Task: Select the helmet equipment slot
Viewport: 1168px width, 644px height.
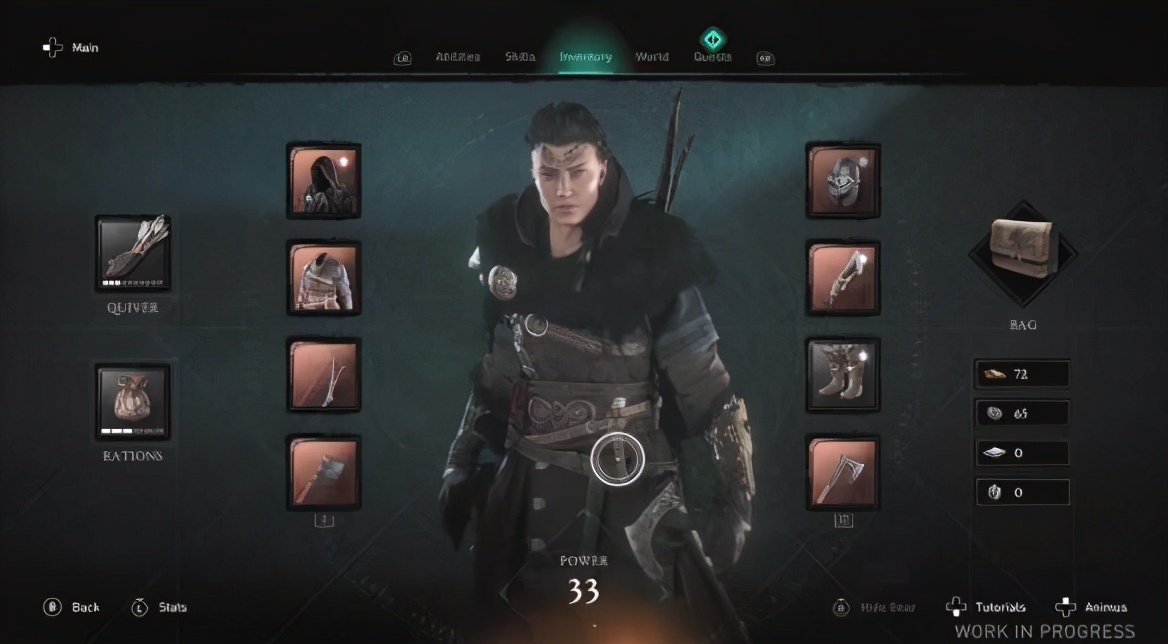Action: click(843, 180)
